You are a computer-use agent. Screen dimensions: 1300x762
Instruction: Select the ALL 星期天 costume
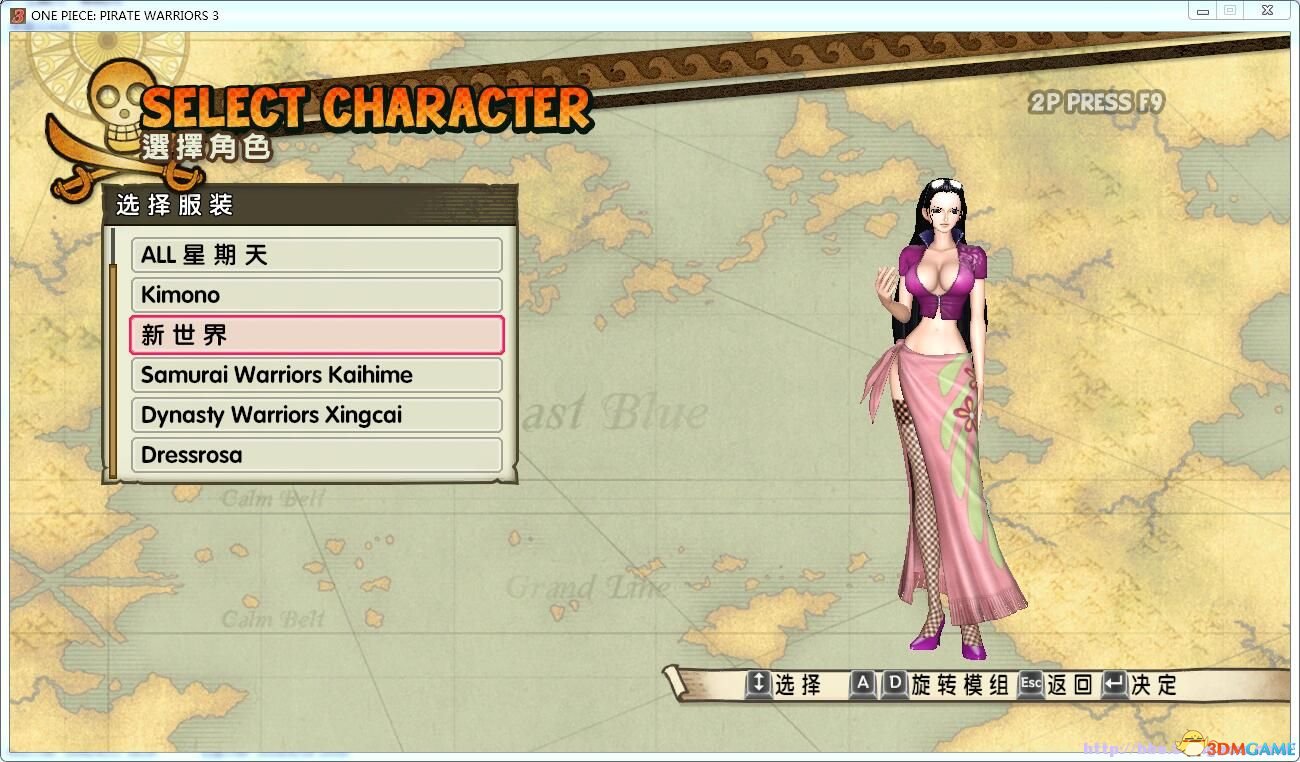316,255
